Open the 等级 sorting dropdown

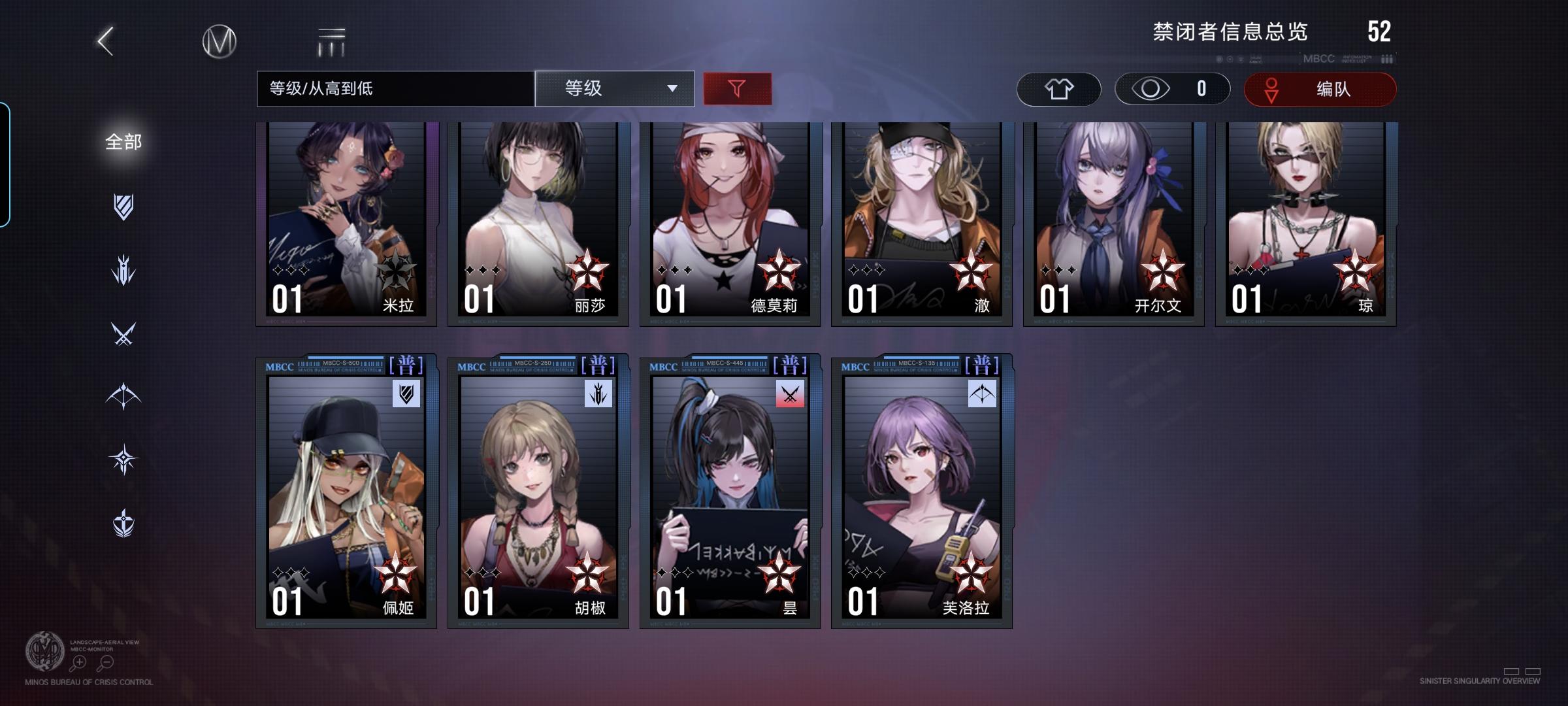[613, 88]
